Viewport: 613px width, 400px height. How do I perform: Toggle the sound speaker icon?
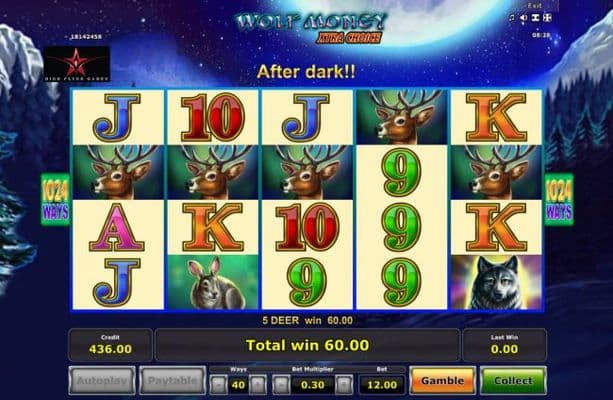pos(523,17)
